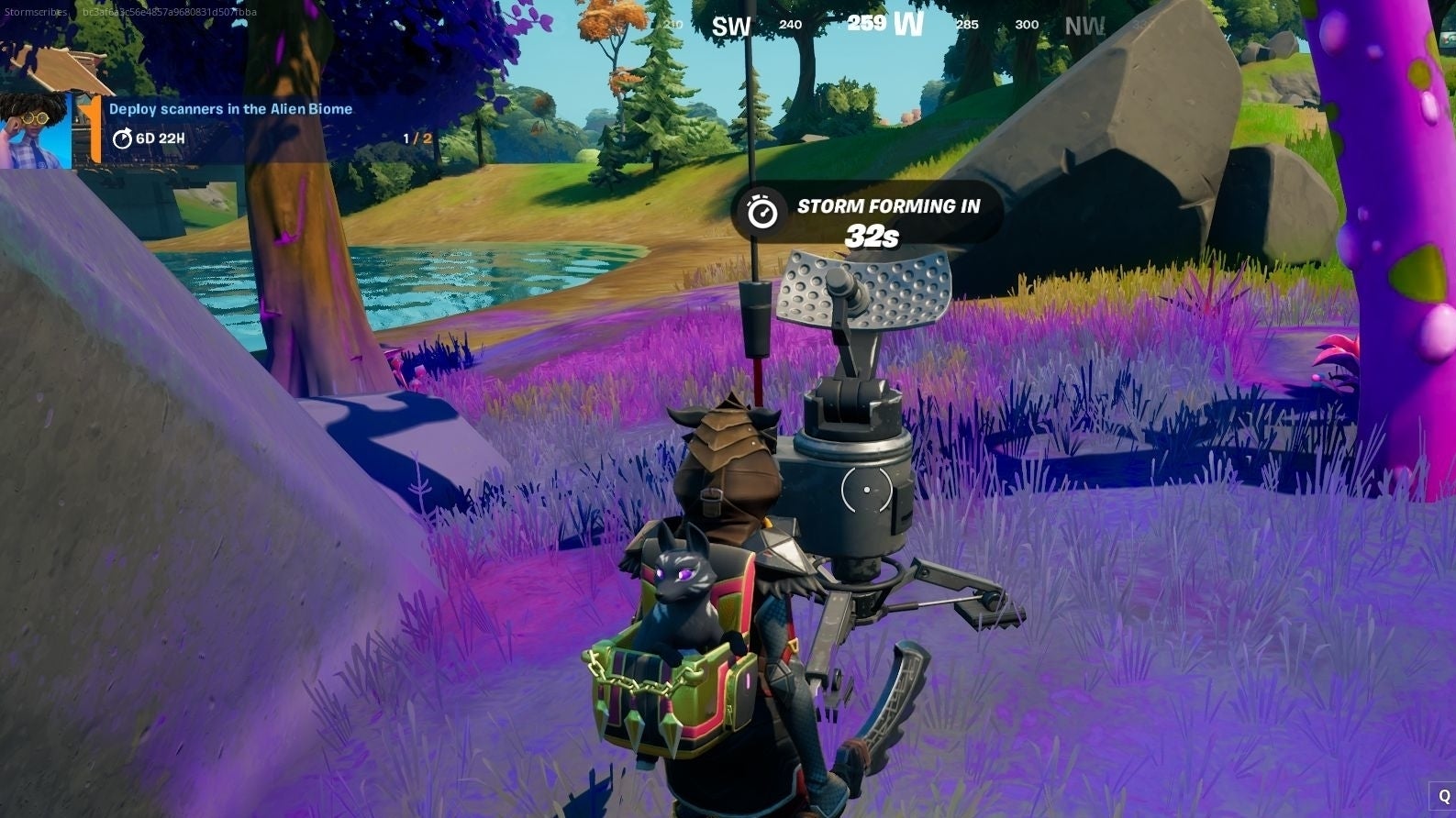
Task: Click the SW direction on the compass bar
Action: coord(729,26)
